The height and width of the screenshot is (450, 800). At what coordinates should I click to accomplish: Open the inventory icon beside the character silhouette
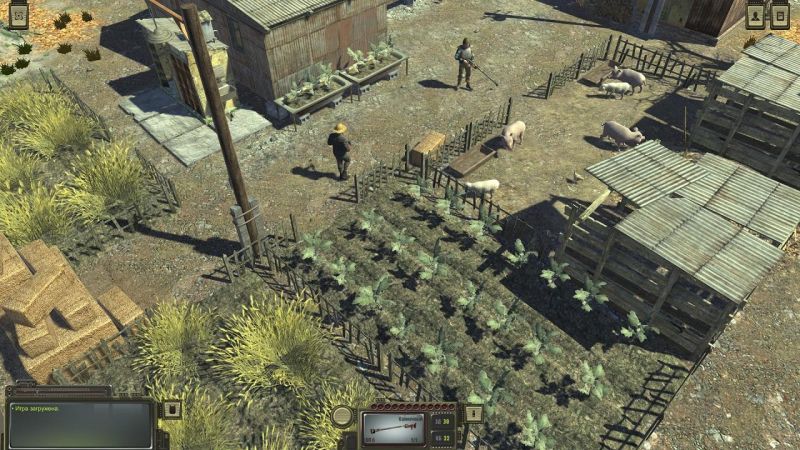781,15
